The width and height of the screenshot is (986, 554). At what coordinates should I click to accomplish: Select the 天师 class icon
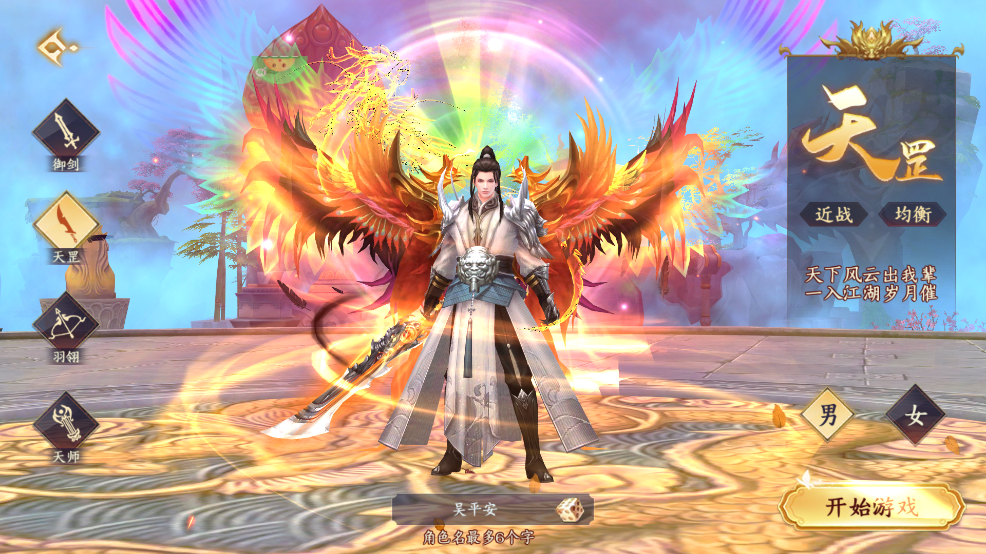[66, 421]
